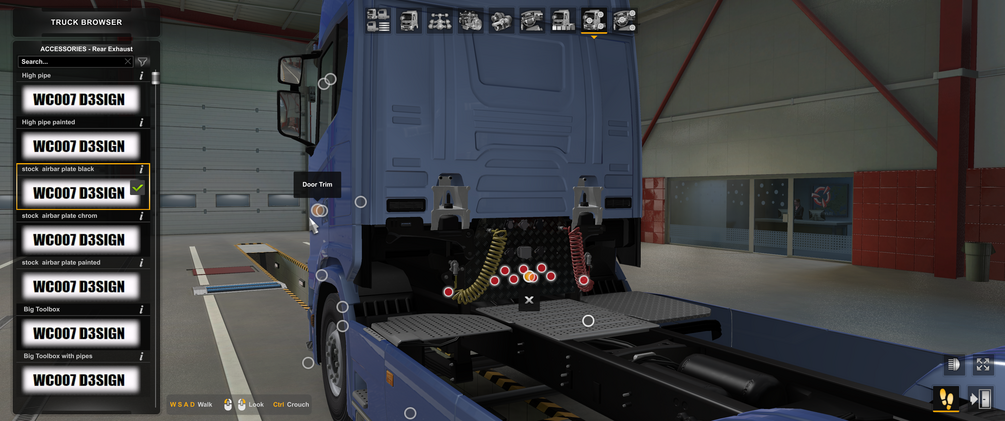Select stock airbar plate black
Viewport: 1005px width, 421px height.
point(79,192)
